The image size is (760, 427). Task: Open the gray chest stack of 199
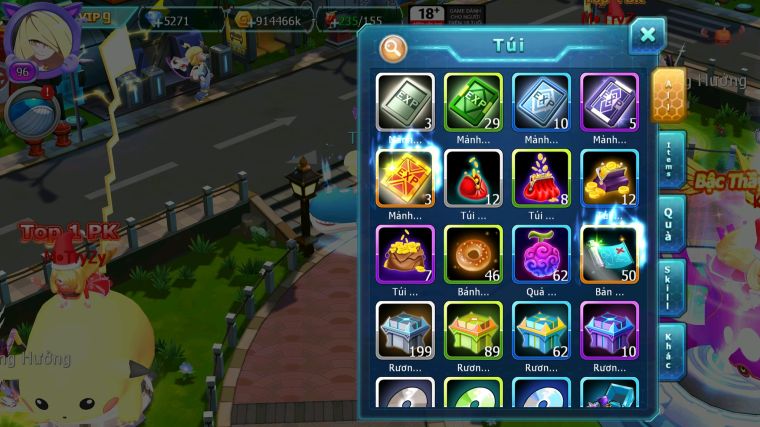coord(405,330)
